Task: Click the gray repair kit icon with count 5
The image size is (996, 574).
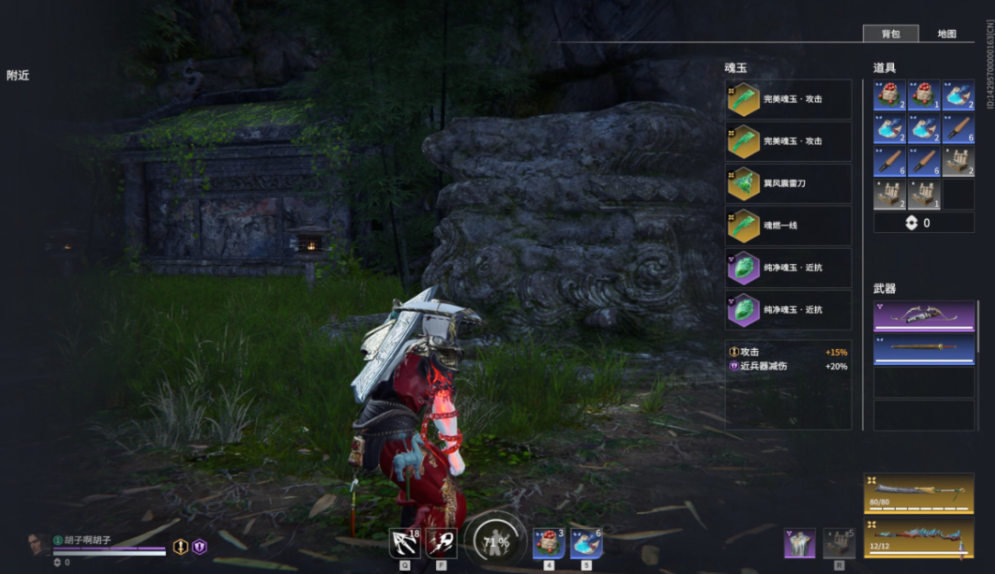Action: click(x=839, y=543)
